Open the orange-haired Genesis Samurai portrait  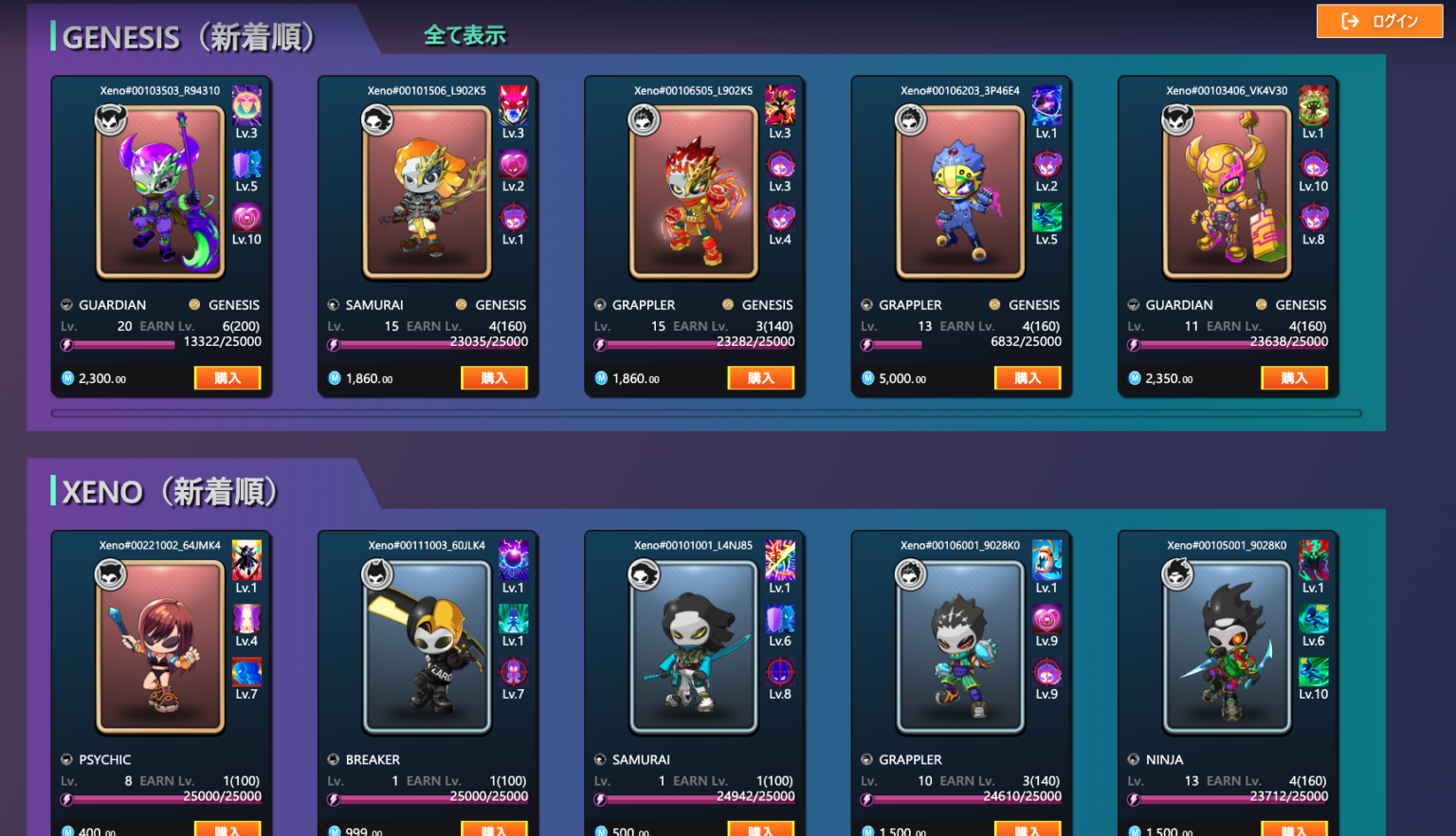click(427, 192)
